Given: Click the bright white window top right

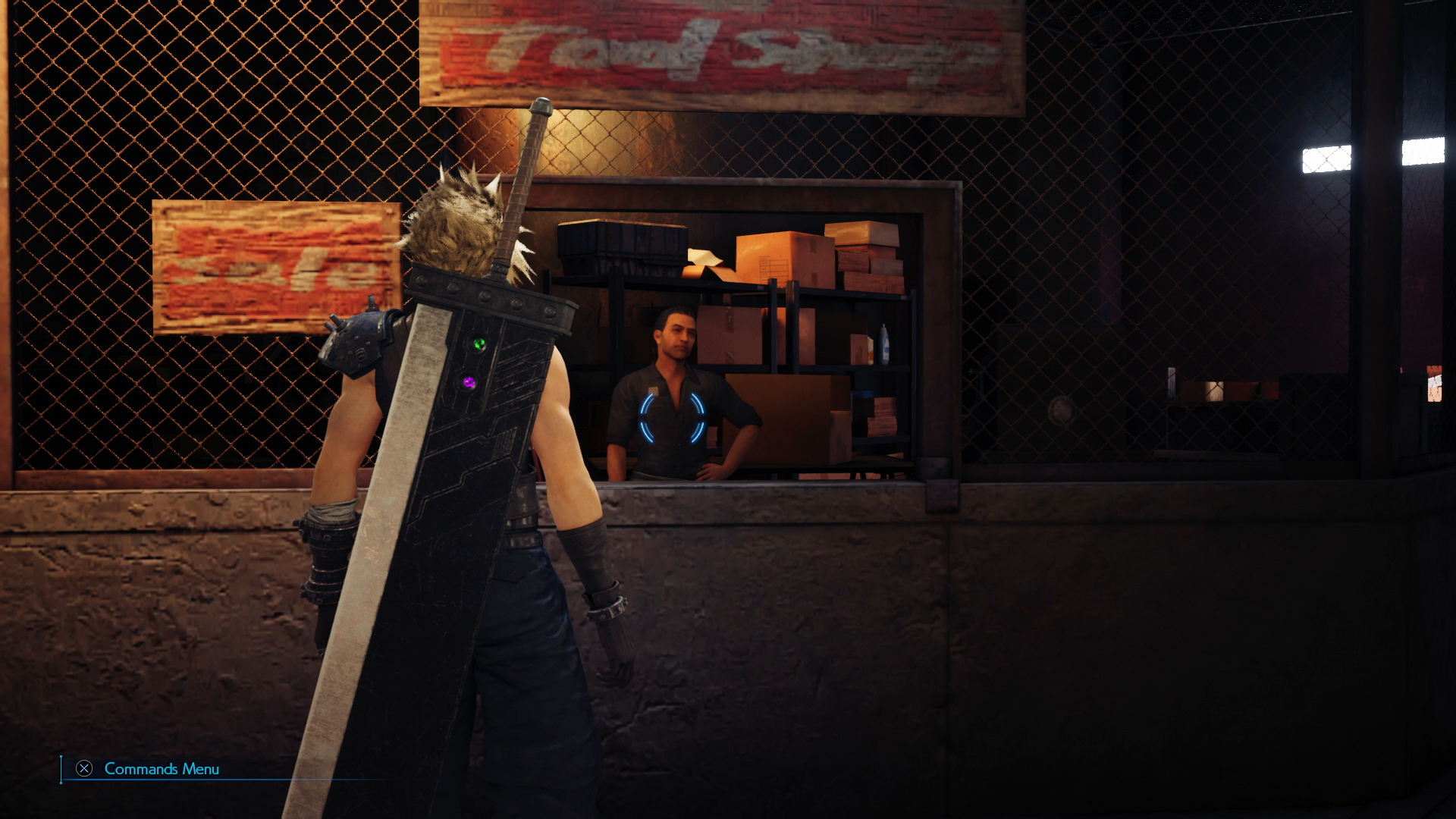Looking at the screenshot, I should [1327, 159].
